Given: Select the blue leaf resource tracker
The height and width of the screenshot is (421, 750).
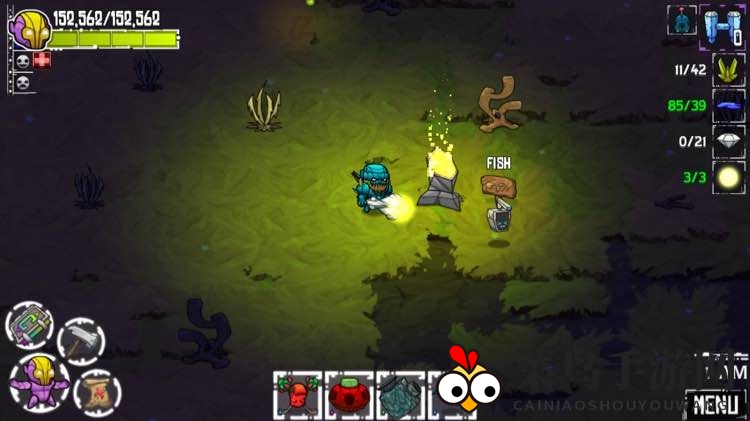Looking at the screenshot, I should click(728, 106).
